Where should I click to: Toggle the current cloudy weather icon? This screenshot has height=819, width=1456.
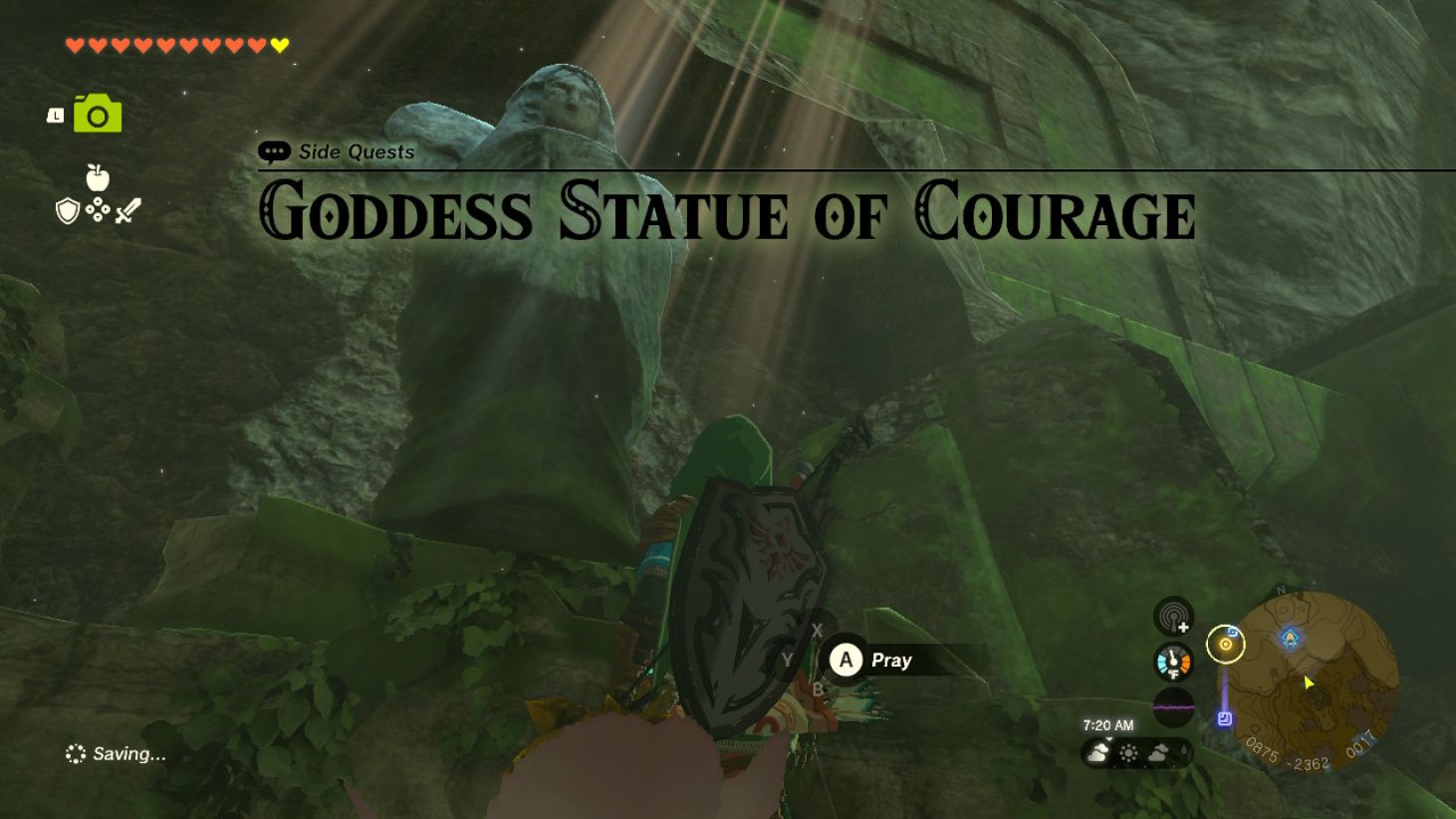pos(1098,754)
